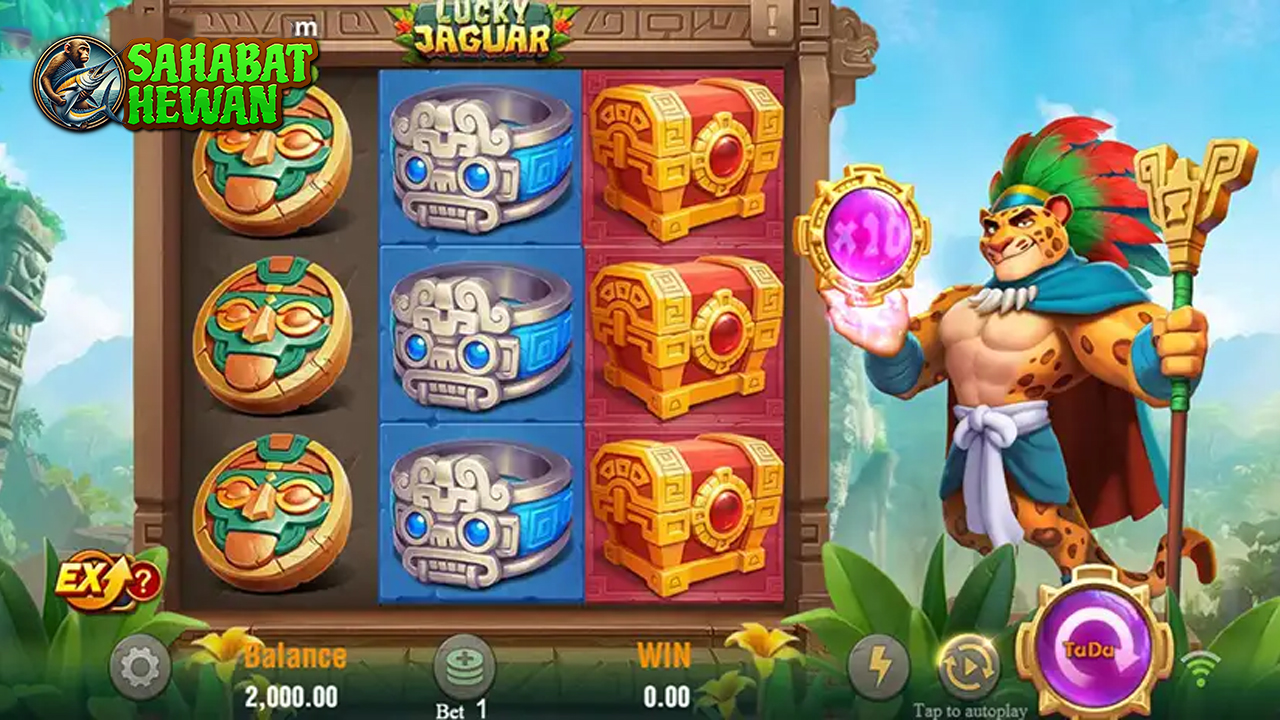
Task: Open the gear settings menu
Action: click(x=139, y=665)
